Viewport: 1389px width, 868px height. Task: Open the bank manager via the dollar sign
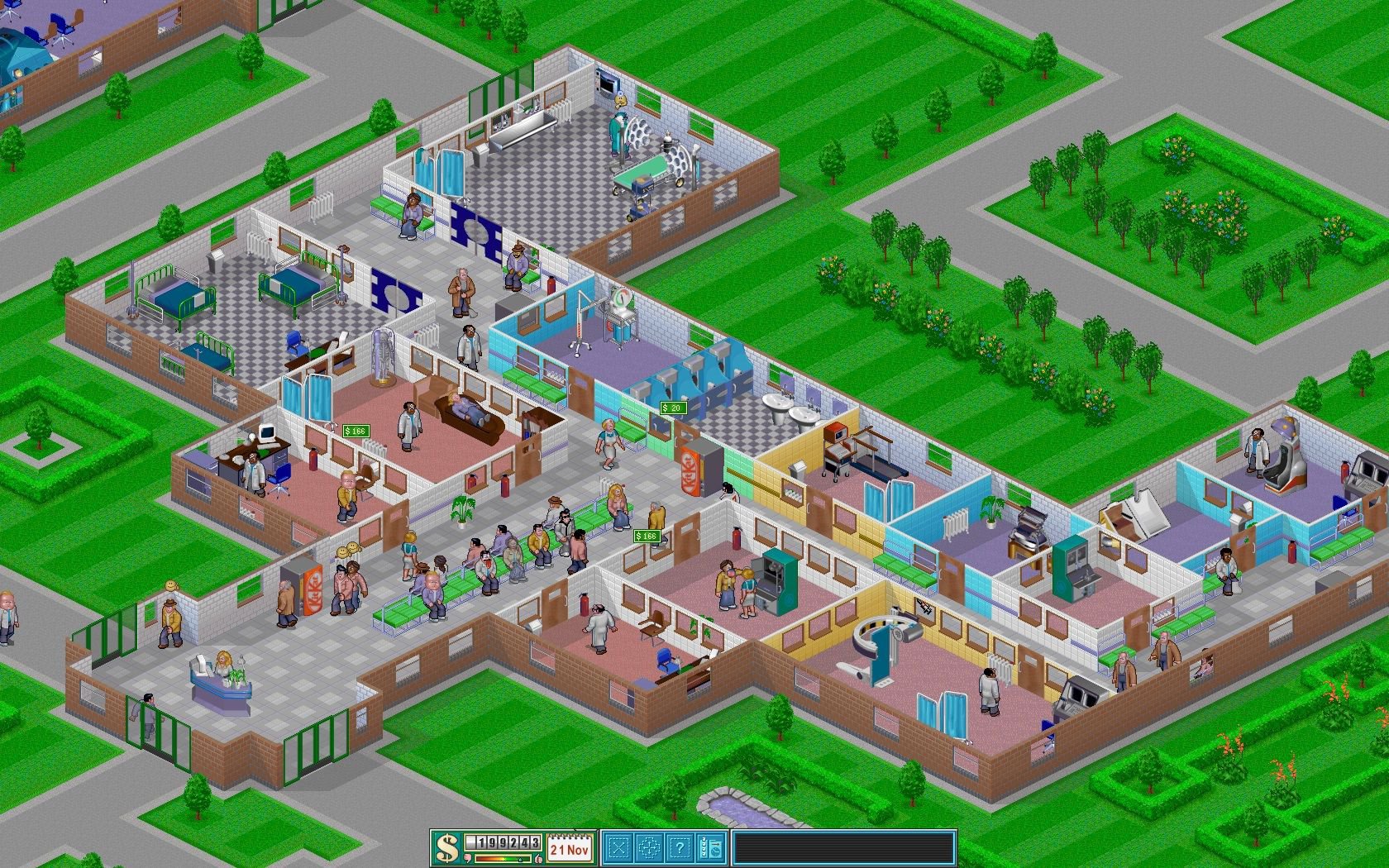click(x=446, y=848)
